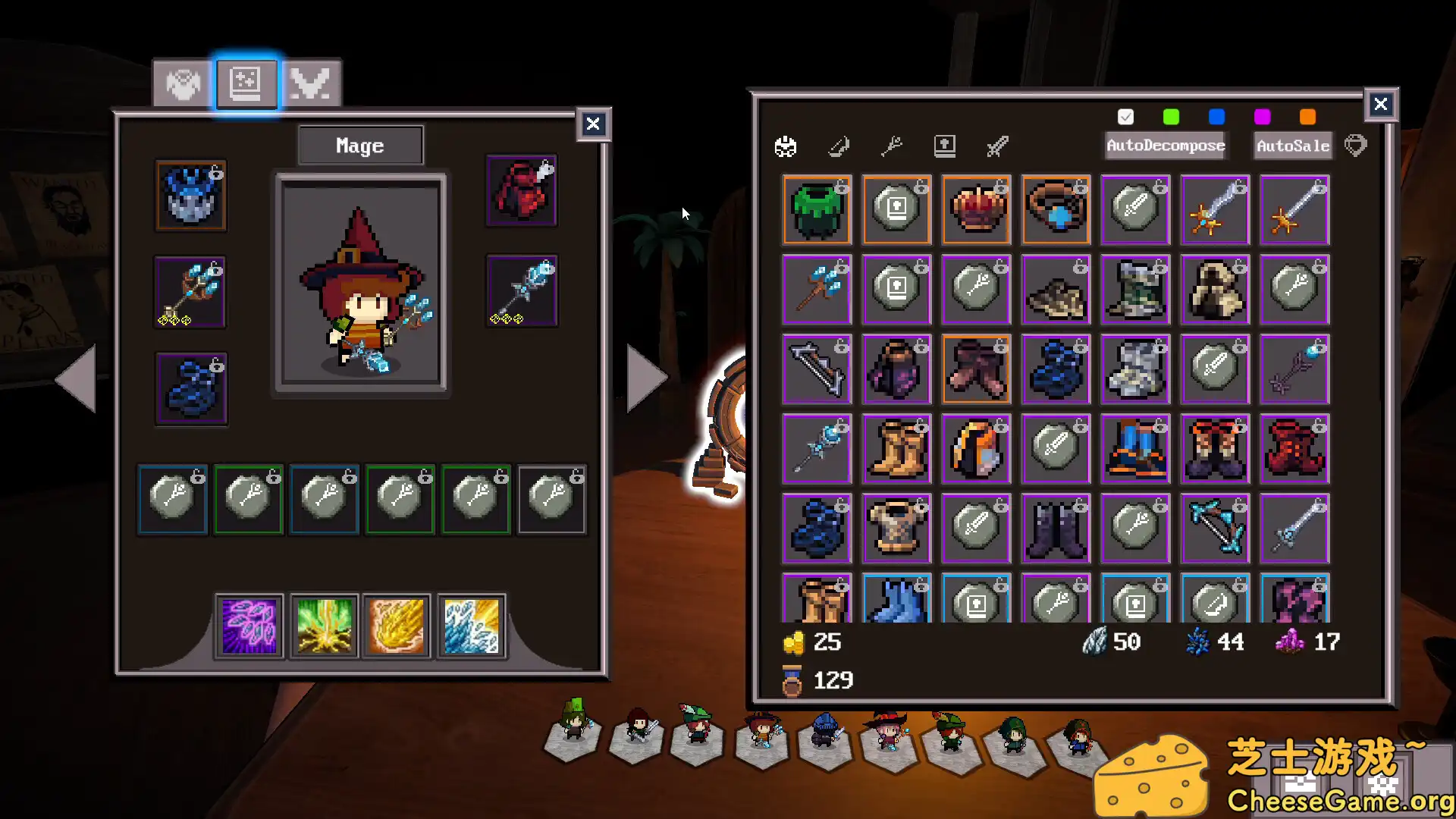This screenshot has width=1456, height=819.
Task: Click the purple leaf spell icon
Action: 249,626
